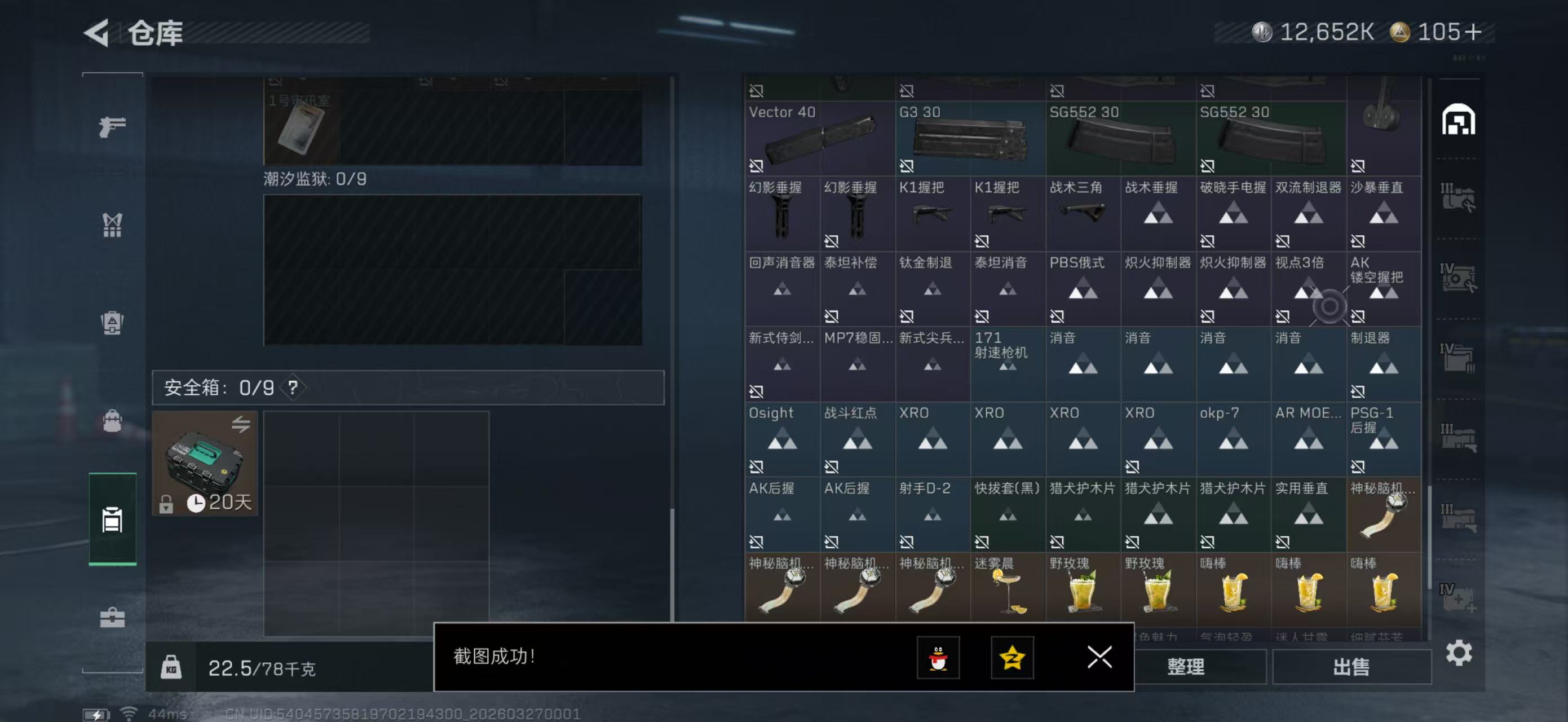Open the help tip beside 安全箱 0/9
This screenshot has height=722, width=1568.
294,388
